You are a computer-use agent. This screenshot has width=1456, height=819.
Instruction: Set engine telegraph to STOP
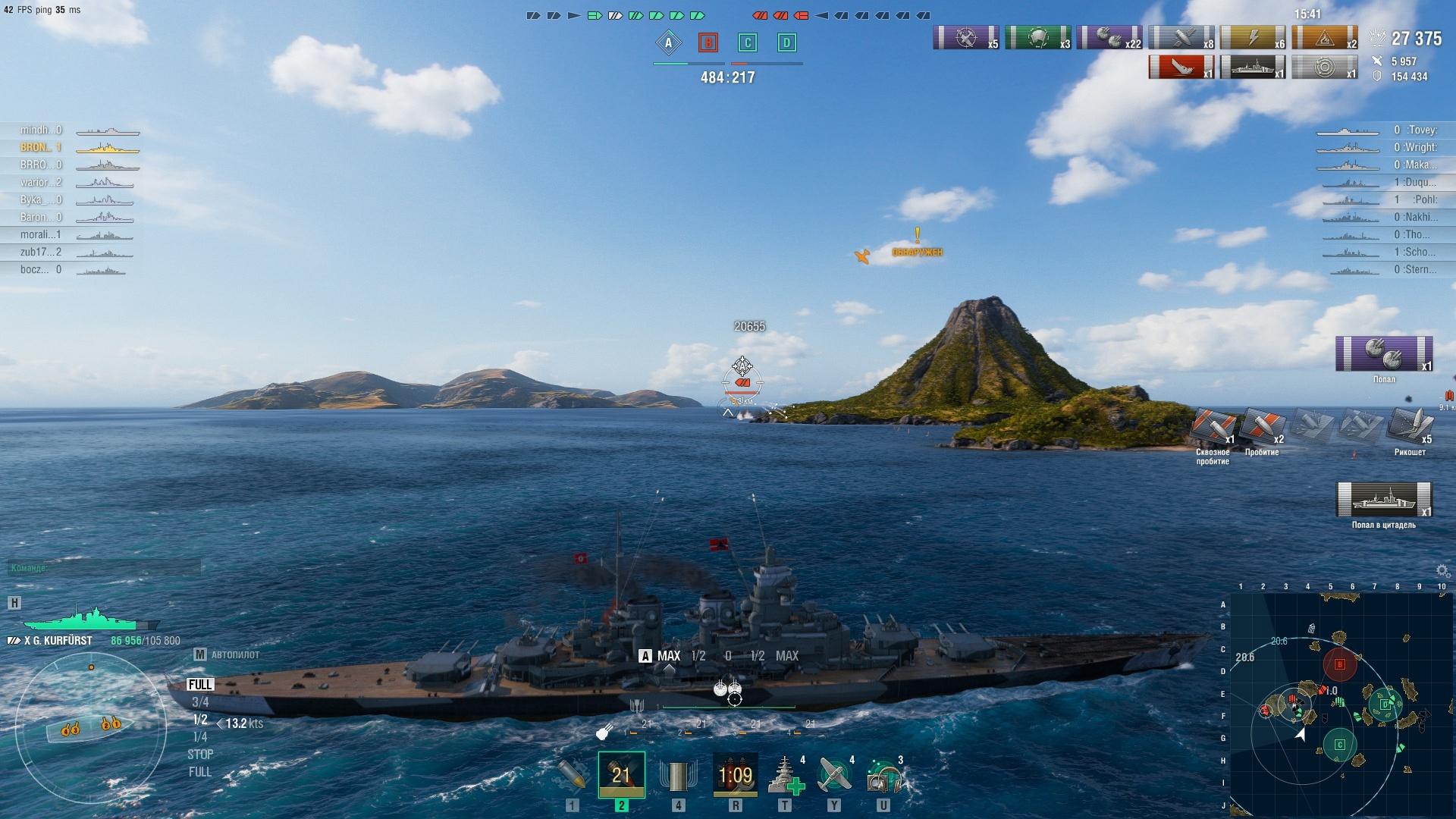click(200, 755)
